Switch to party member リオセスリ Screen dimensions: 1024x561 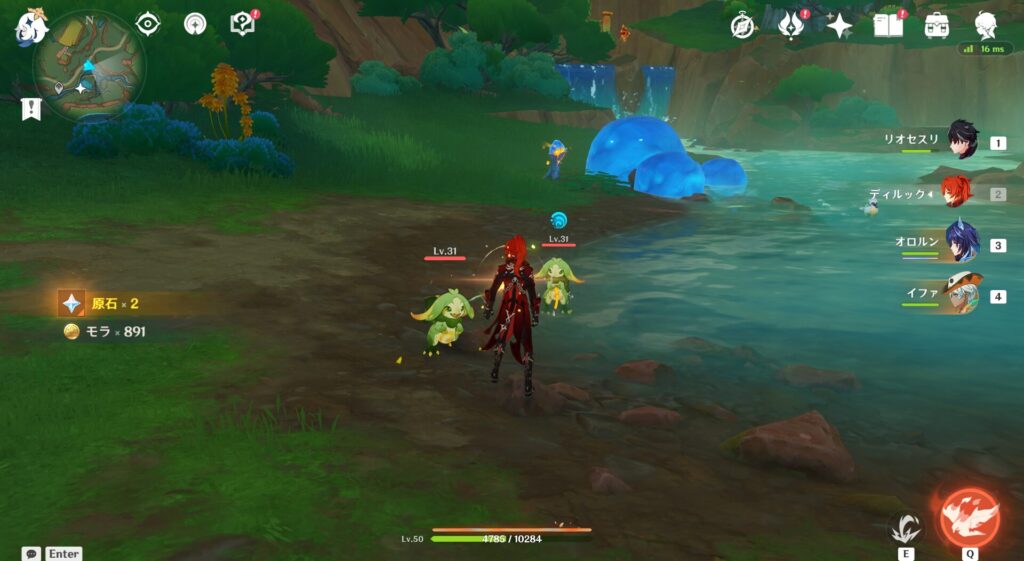[x=962, y=143]
